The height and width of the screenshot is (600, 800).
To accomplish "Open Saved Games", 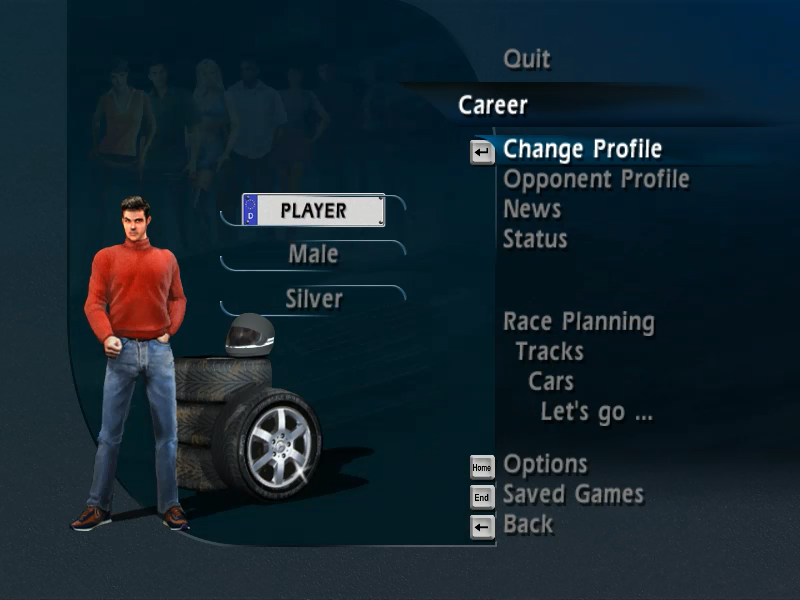I will click(x=573, y=495).
